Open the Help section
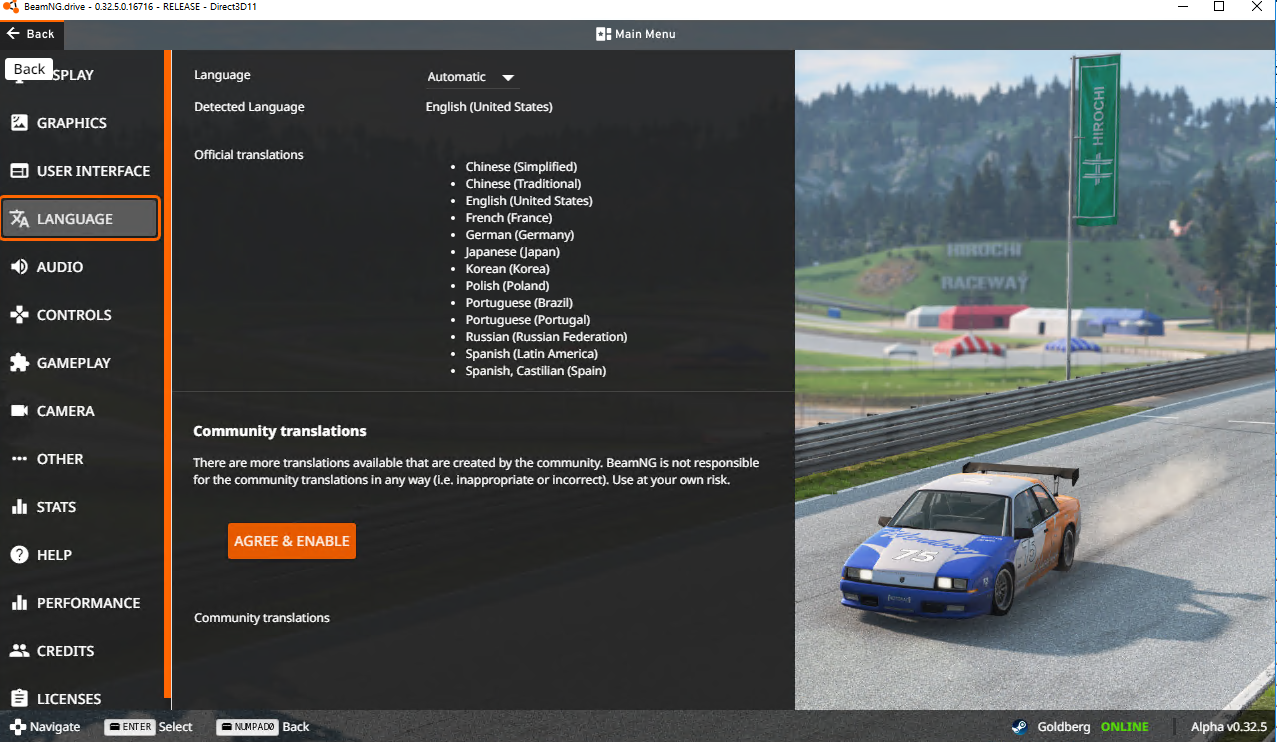Screen dimensions: 1277x742 tap(54, 555)
